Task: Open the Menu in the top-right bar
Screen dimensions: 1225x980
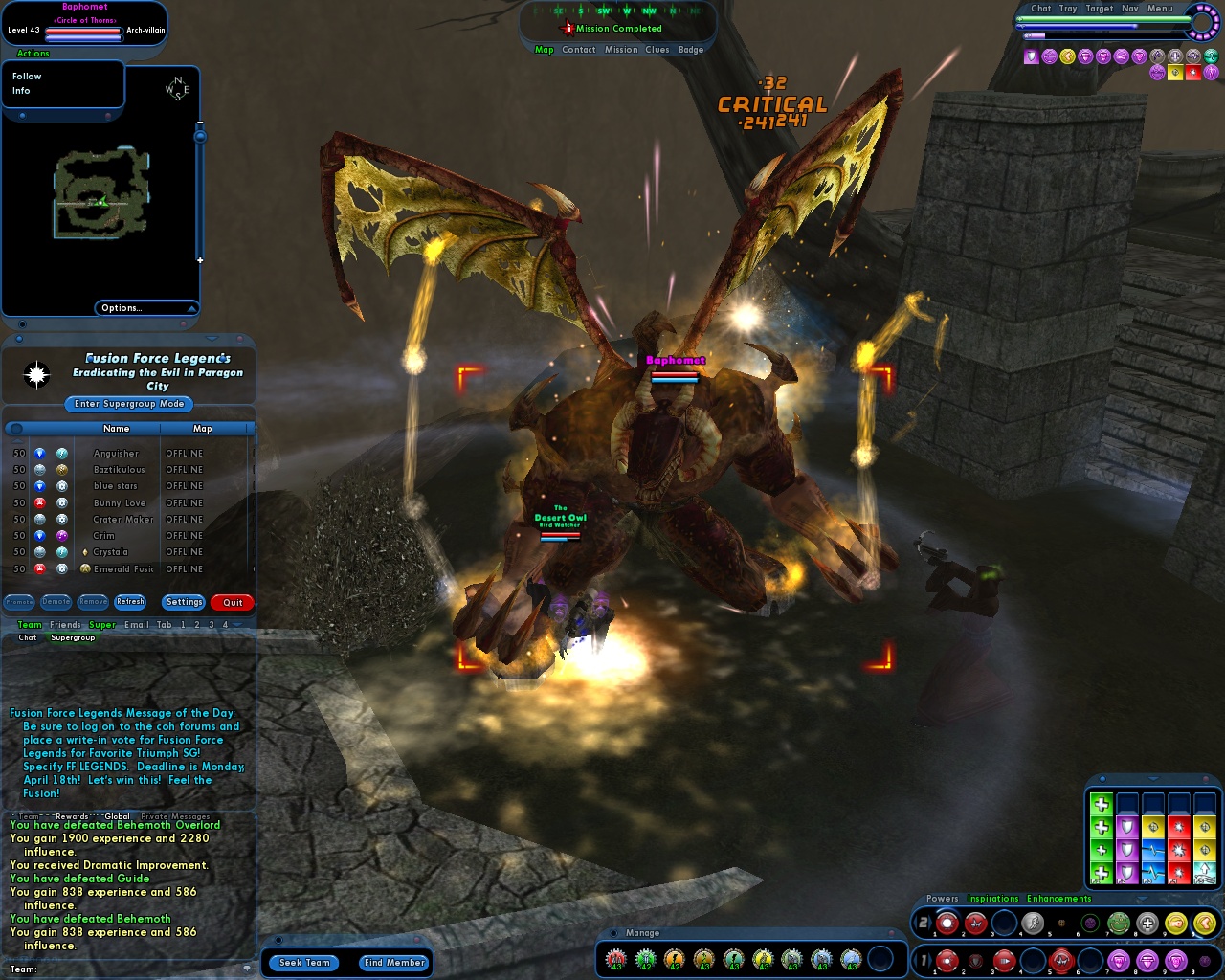Action: 1161,9
